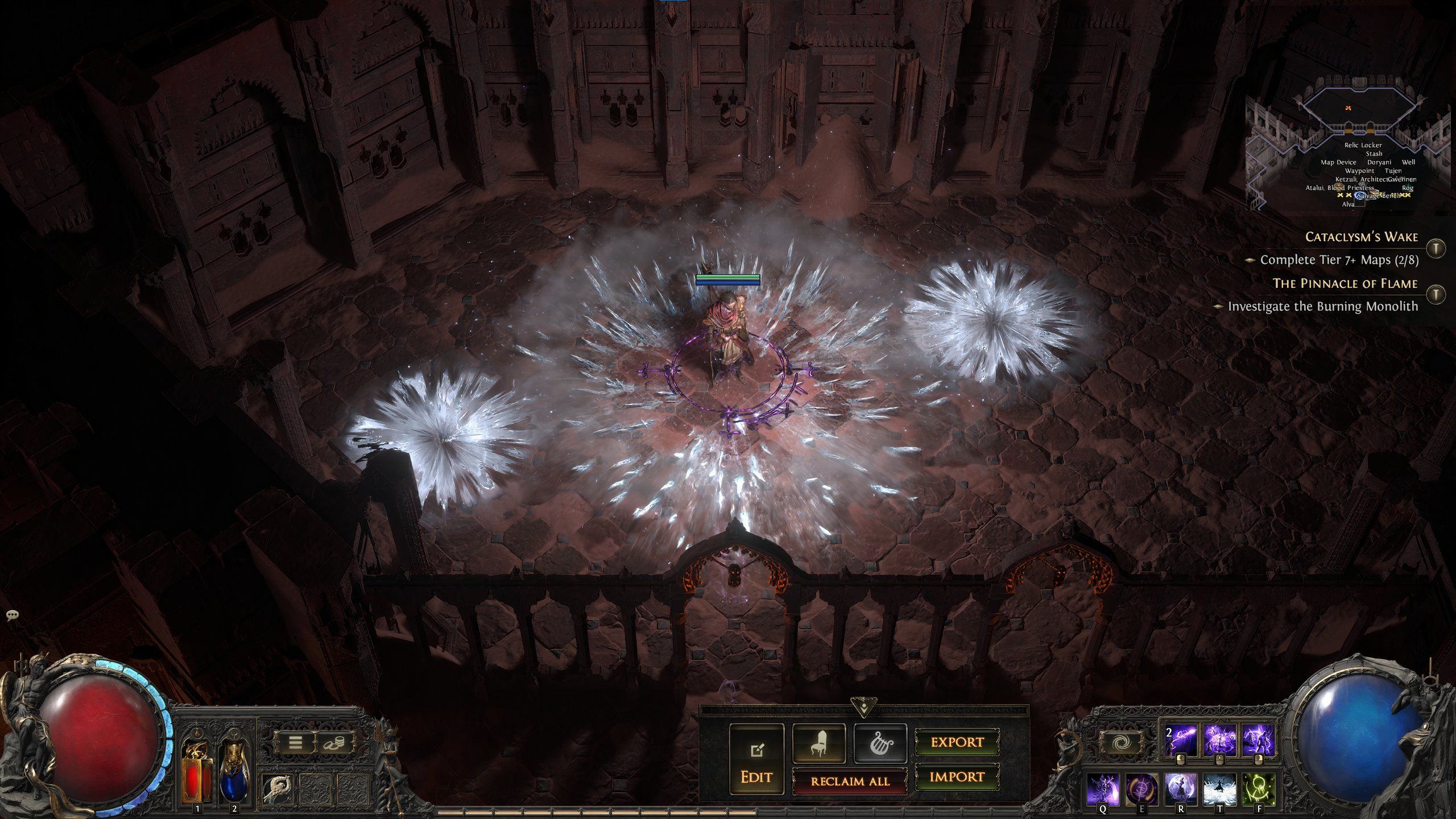Import a hideout layout
The height and width of the screenshot is (819, 1456).
point(957,777)
